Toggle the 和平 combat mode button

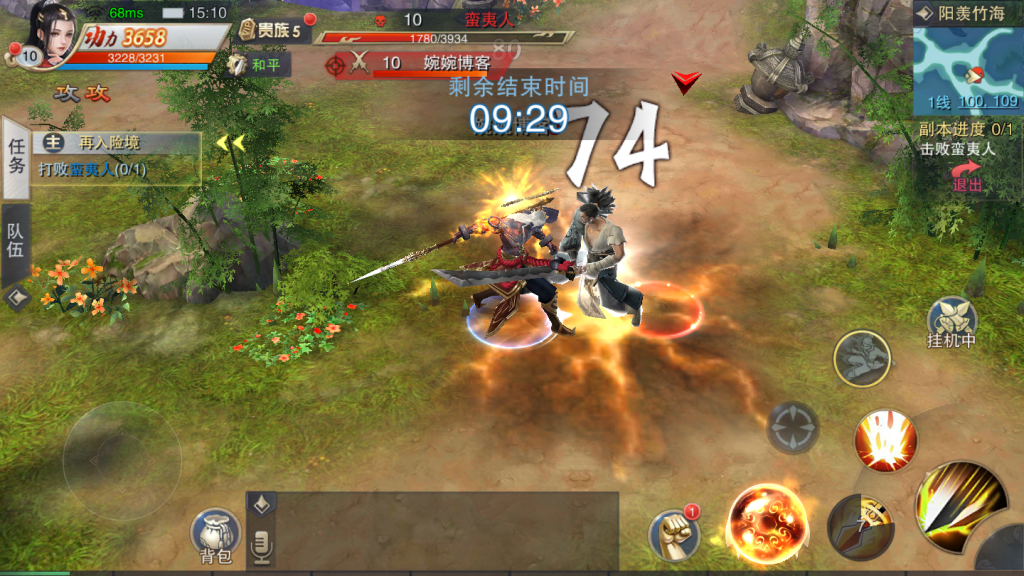(257, 66)
